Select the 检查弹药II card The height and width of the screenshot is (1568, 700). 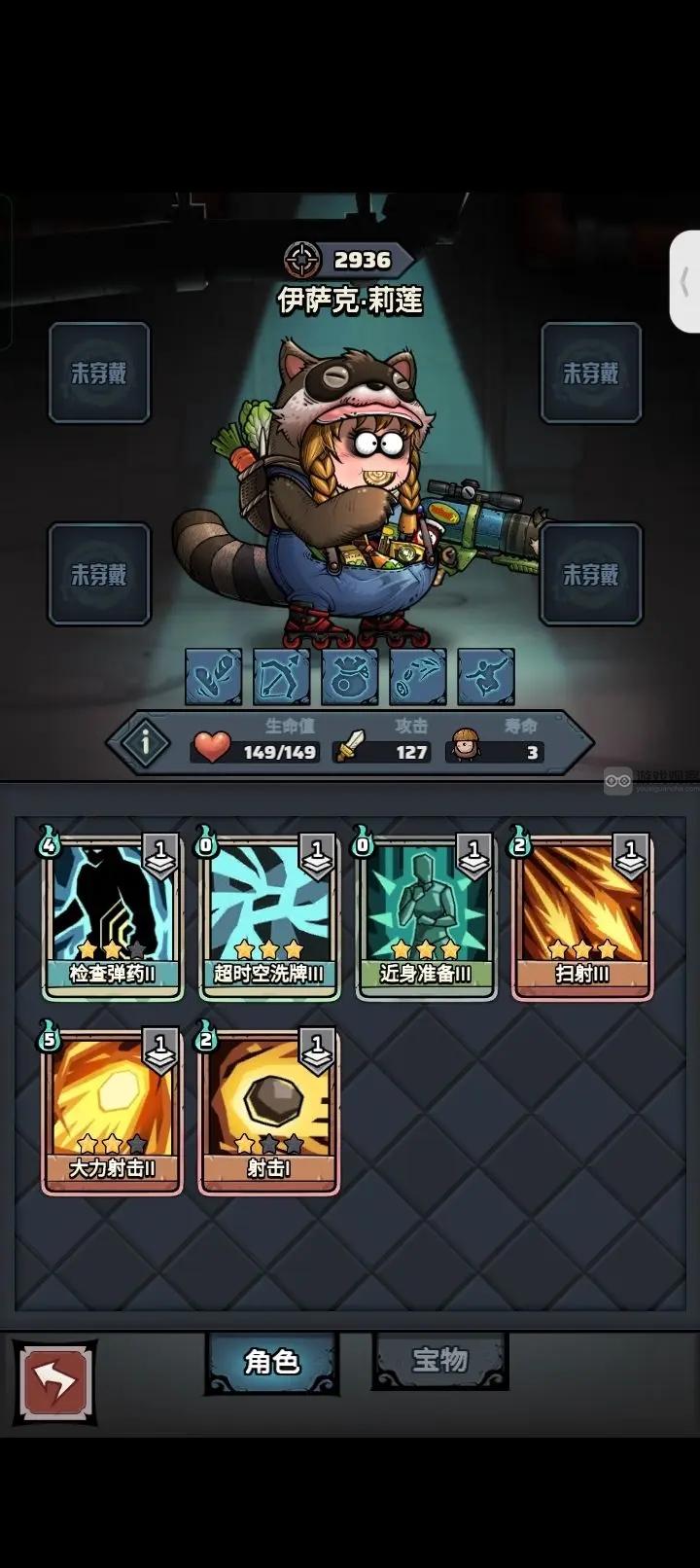coord(112,914)
